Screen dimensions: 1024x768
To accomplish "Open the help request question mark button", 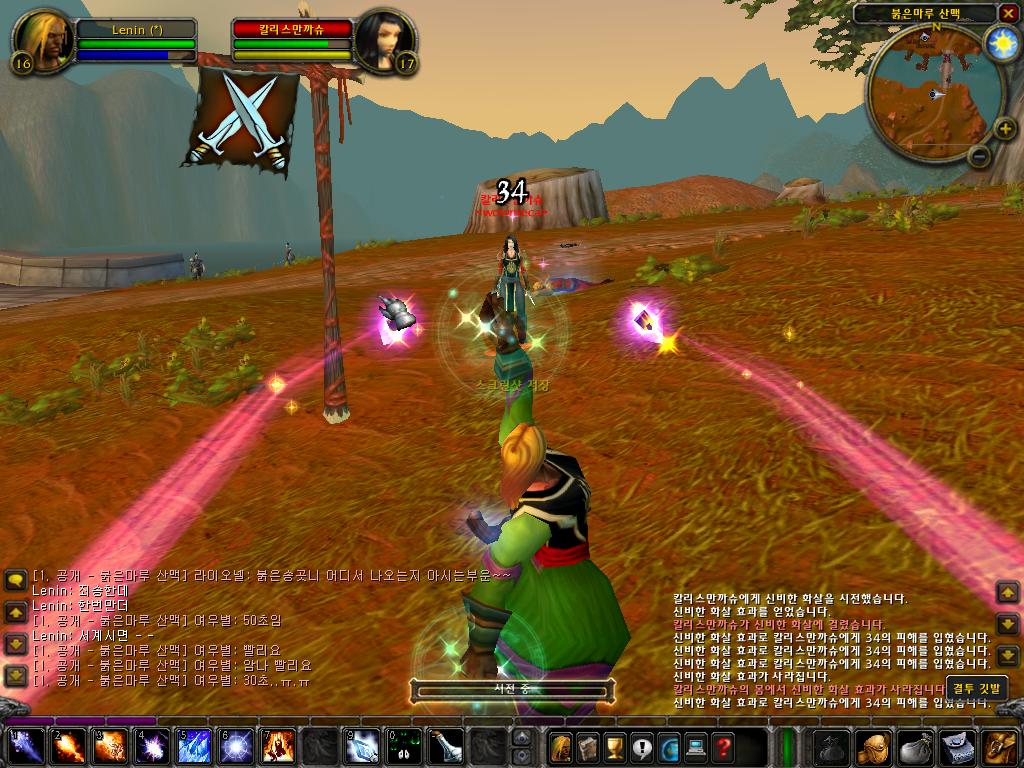I will [723, 747].
